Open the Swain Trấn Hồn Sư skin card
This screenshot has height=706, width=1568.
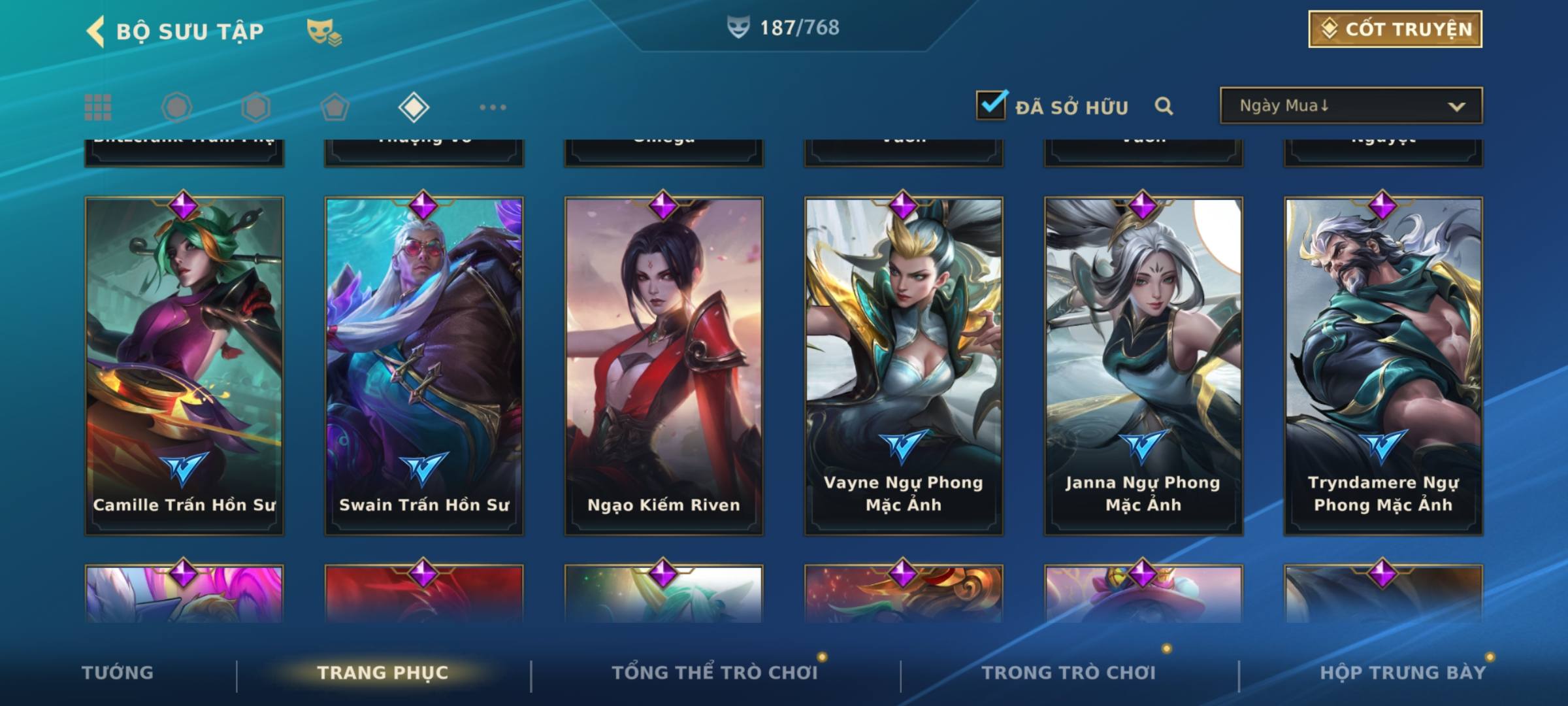[x=424, y=366]
